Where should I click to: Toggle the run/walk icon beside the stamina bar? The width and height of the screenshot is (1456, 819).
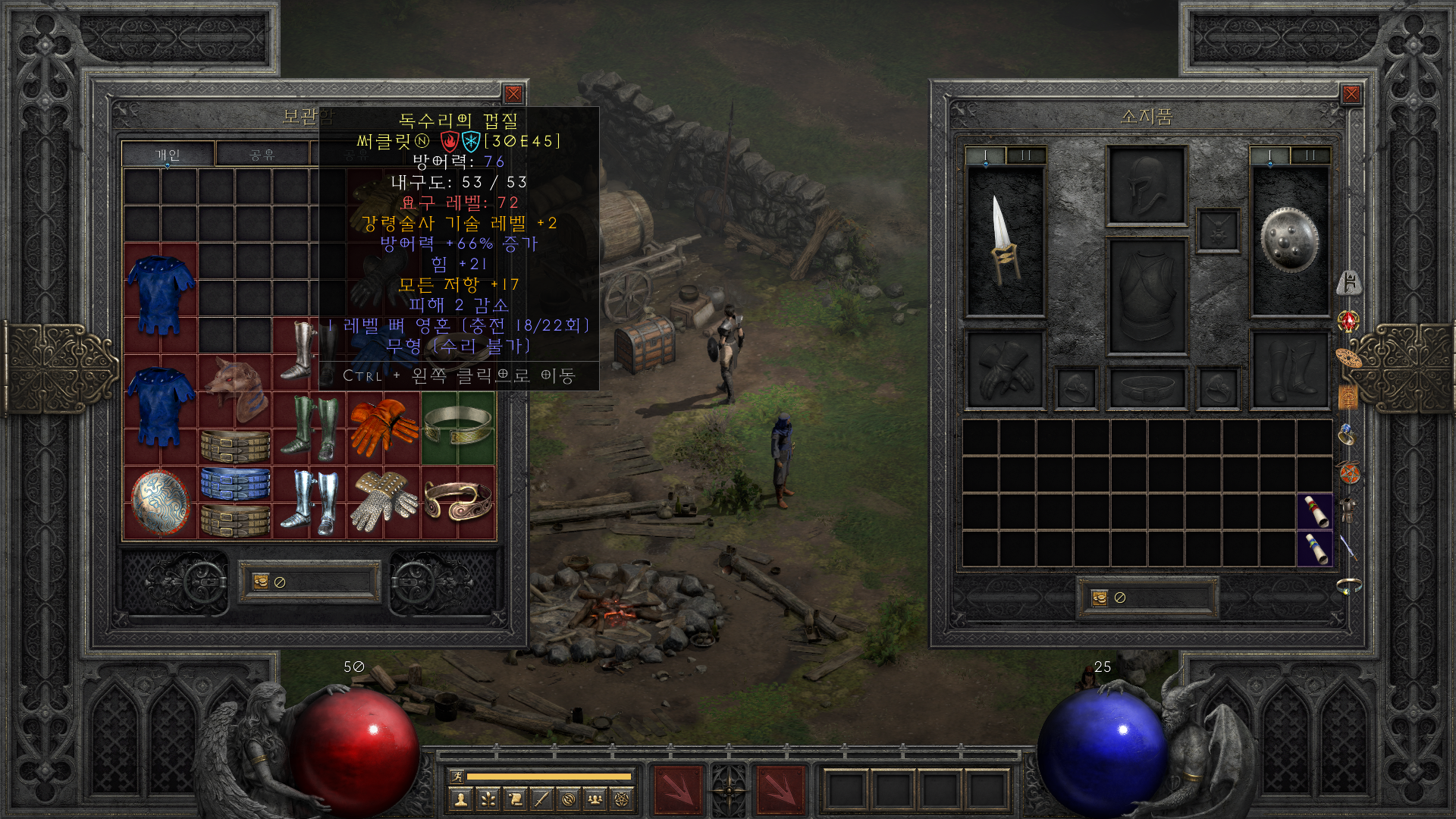click(x=457, y=776)
